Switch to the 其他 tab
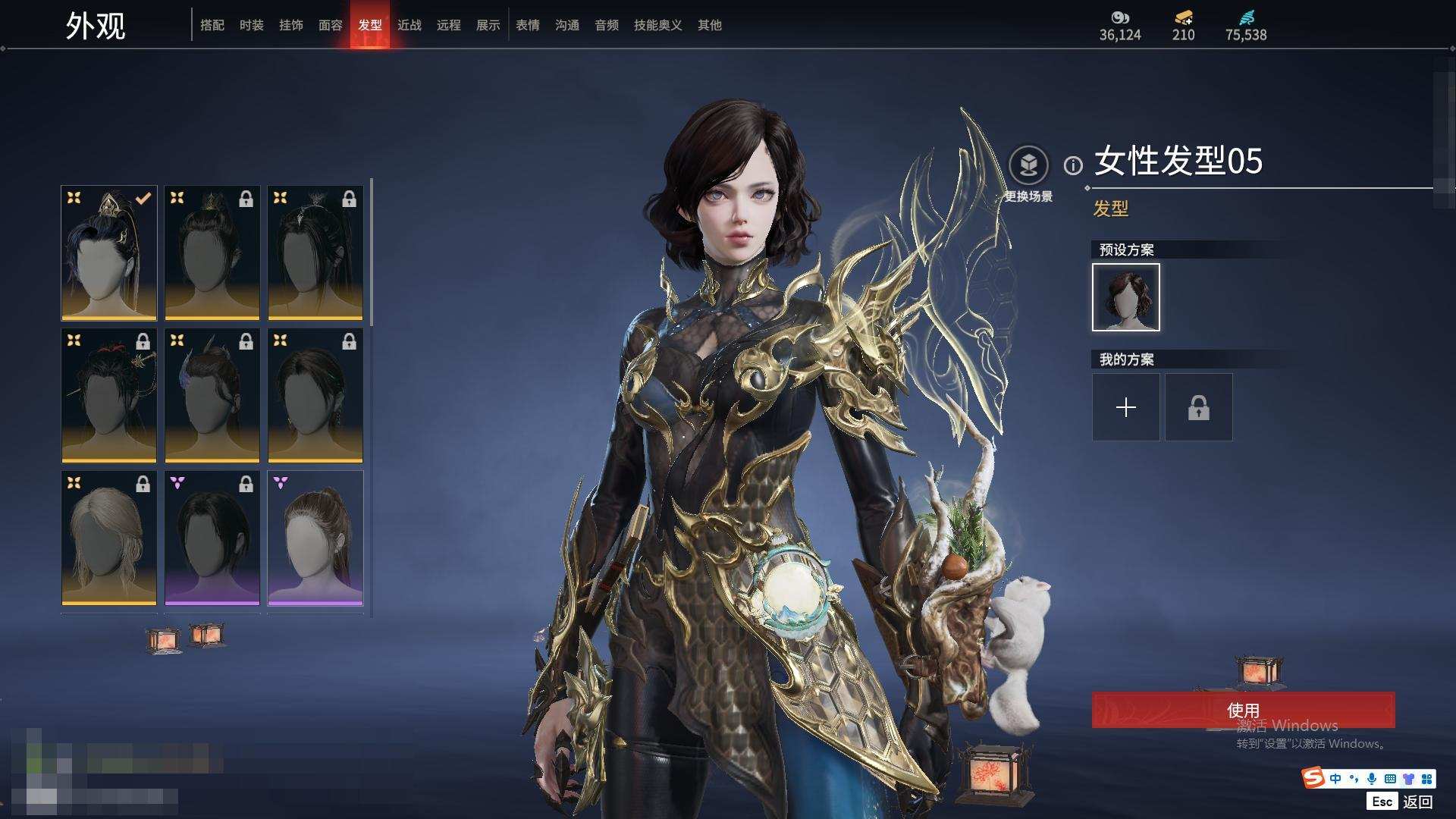Screen dimensions: 1456x819 coord(710,25)
